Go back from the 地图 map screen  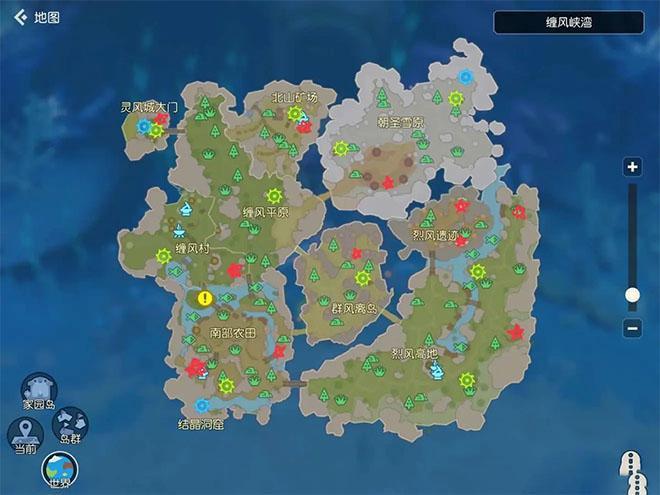(x=20, y=17)
